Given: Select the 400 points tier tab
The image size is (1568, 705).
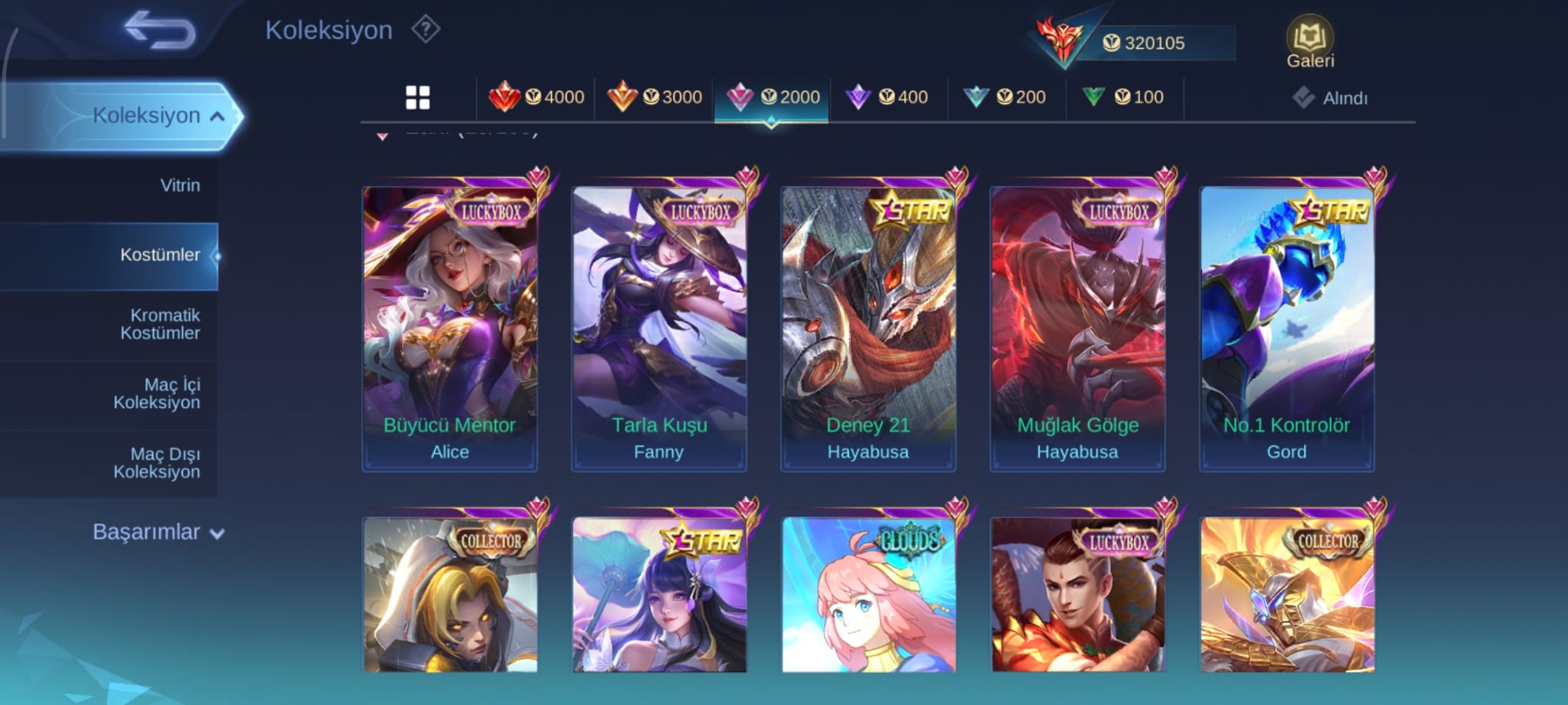Looking at the screenshot, I should tap(887, 97).
